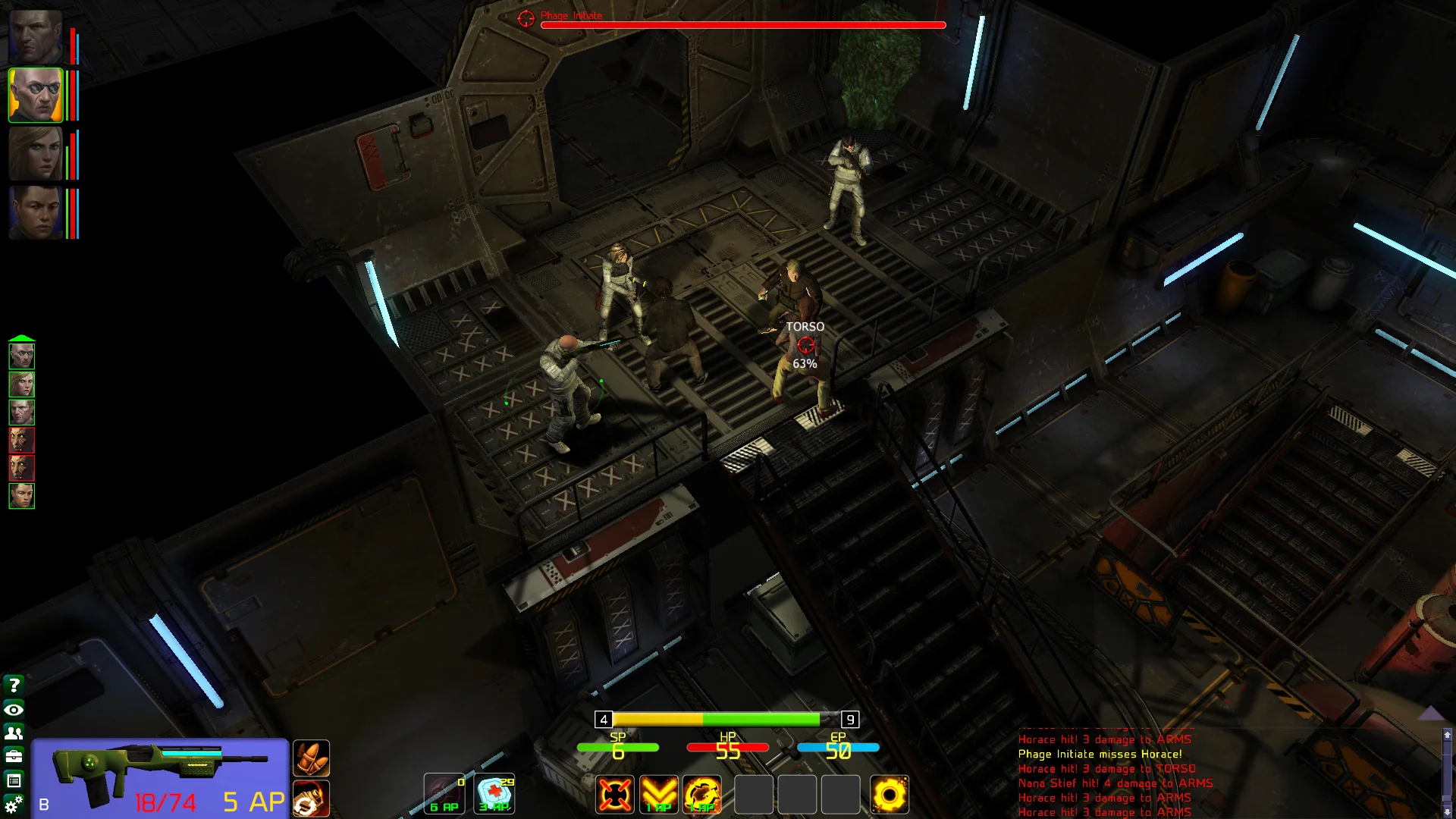Click the equipped green assault rifle panel

160,779
